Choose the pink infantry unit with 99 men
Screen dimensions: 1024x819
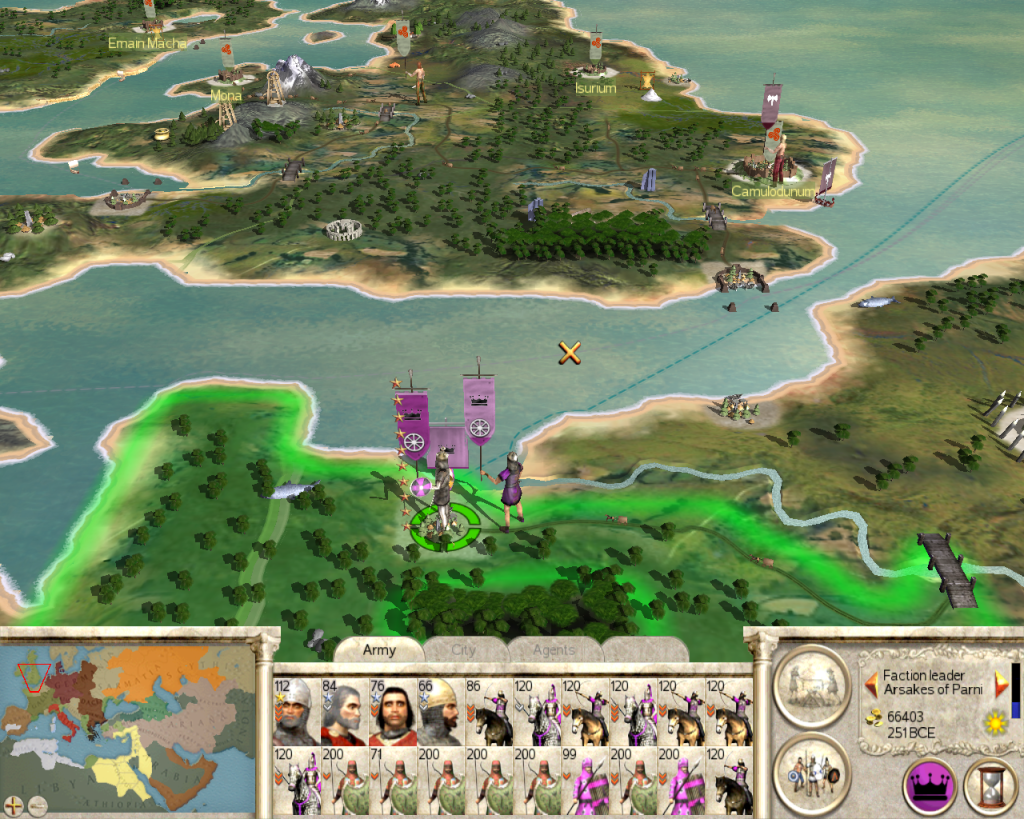[586, 780]
